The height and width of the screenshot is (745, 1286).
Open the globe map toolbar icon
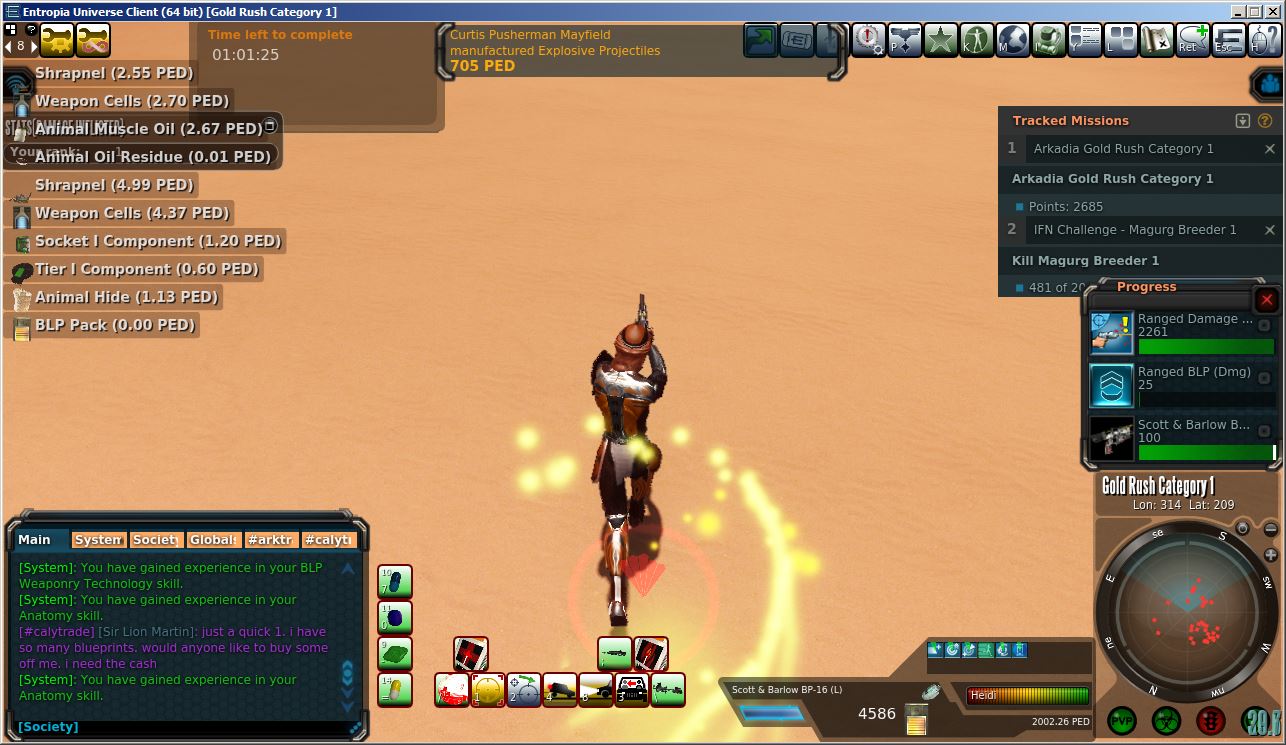pyautogui.click(x=1012, y=40)
